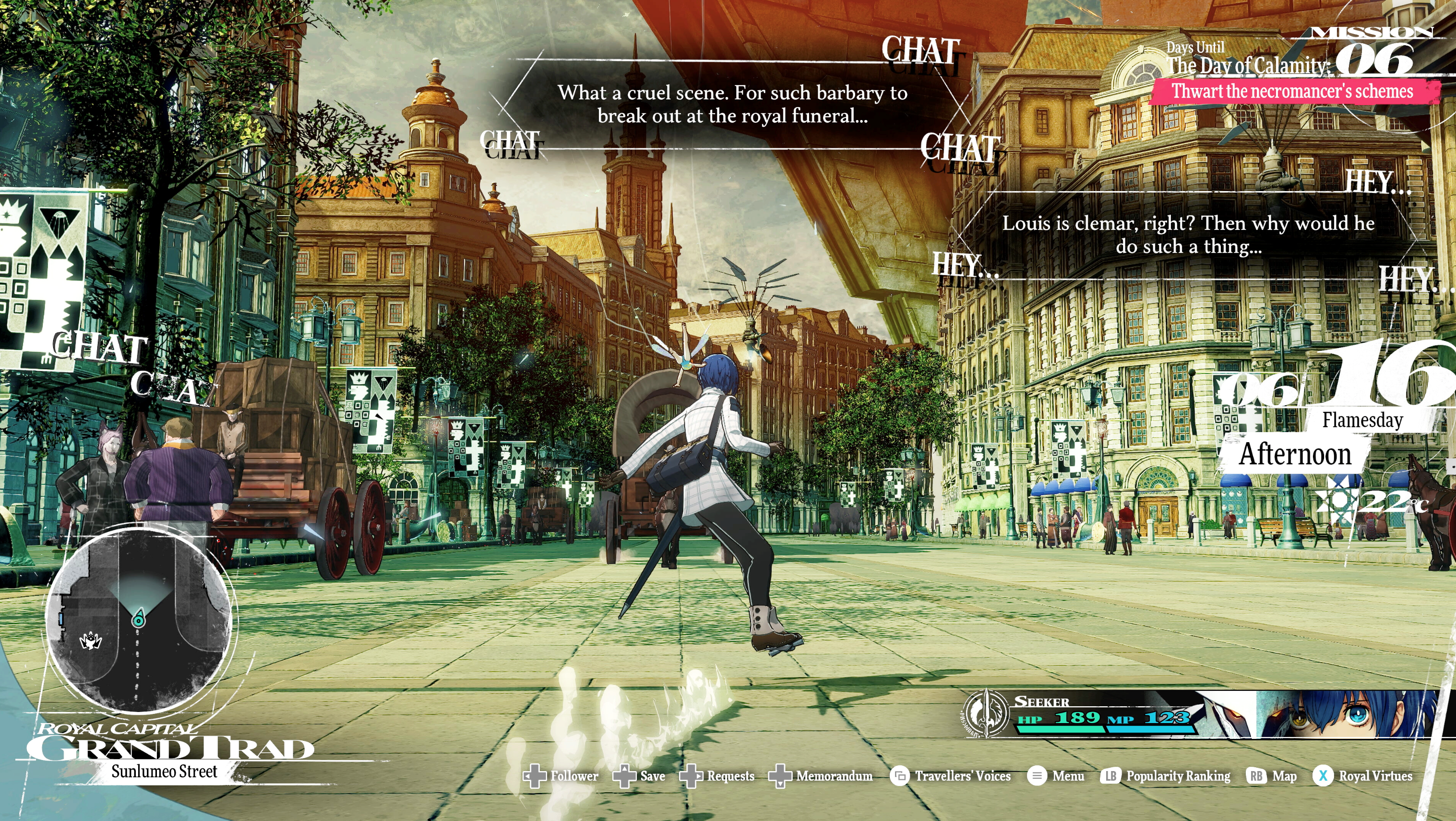The height and width of the screenshot is (821, 1456).
Task: Open the Requests list
Action: 718,776
